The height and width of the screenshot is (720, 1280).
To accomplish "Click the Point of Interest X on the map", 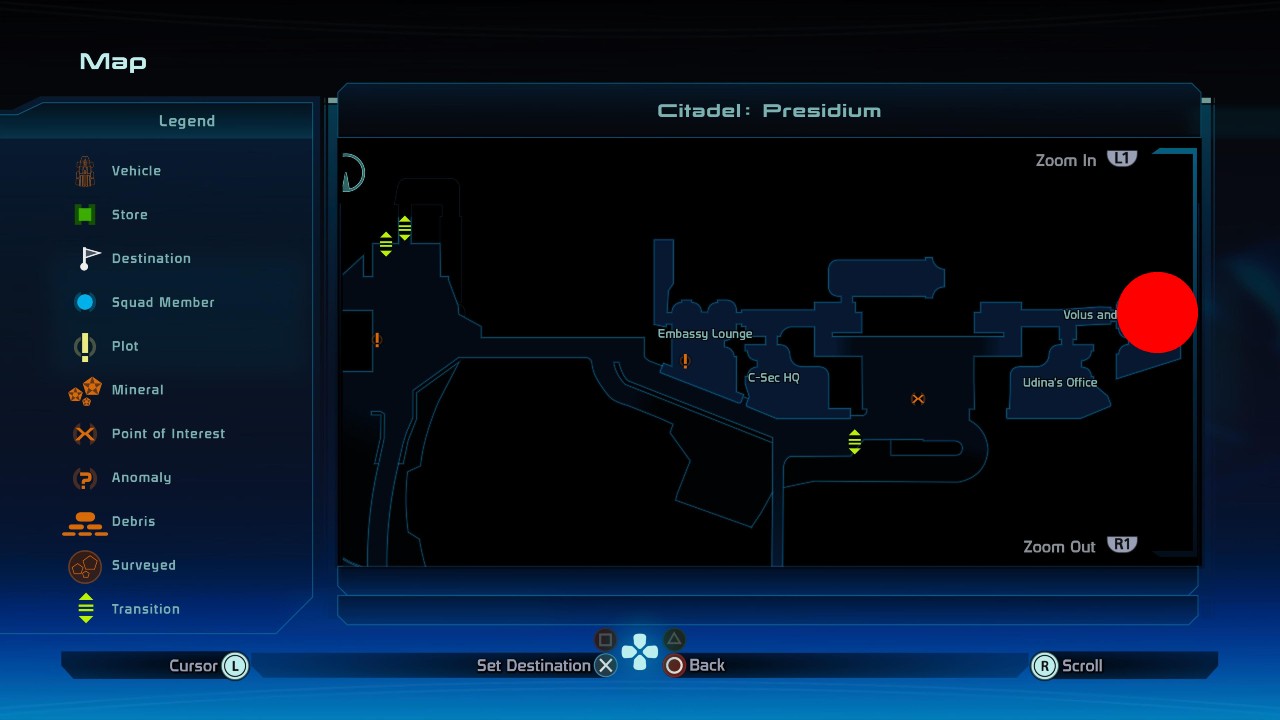I will click(x=917, y=399).
